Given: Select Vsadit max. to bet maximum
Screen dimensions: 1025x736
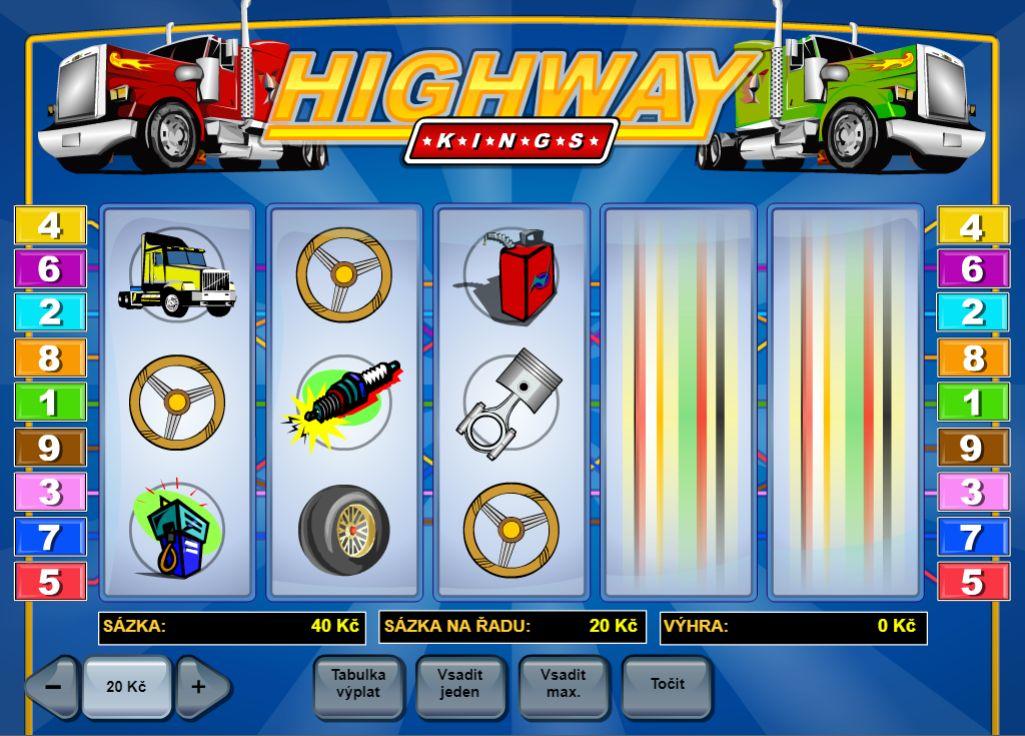Looking at the screenshot, I should pos(563,684).
